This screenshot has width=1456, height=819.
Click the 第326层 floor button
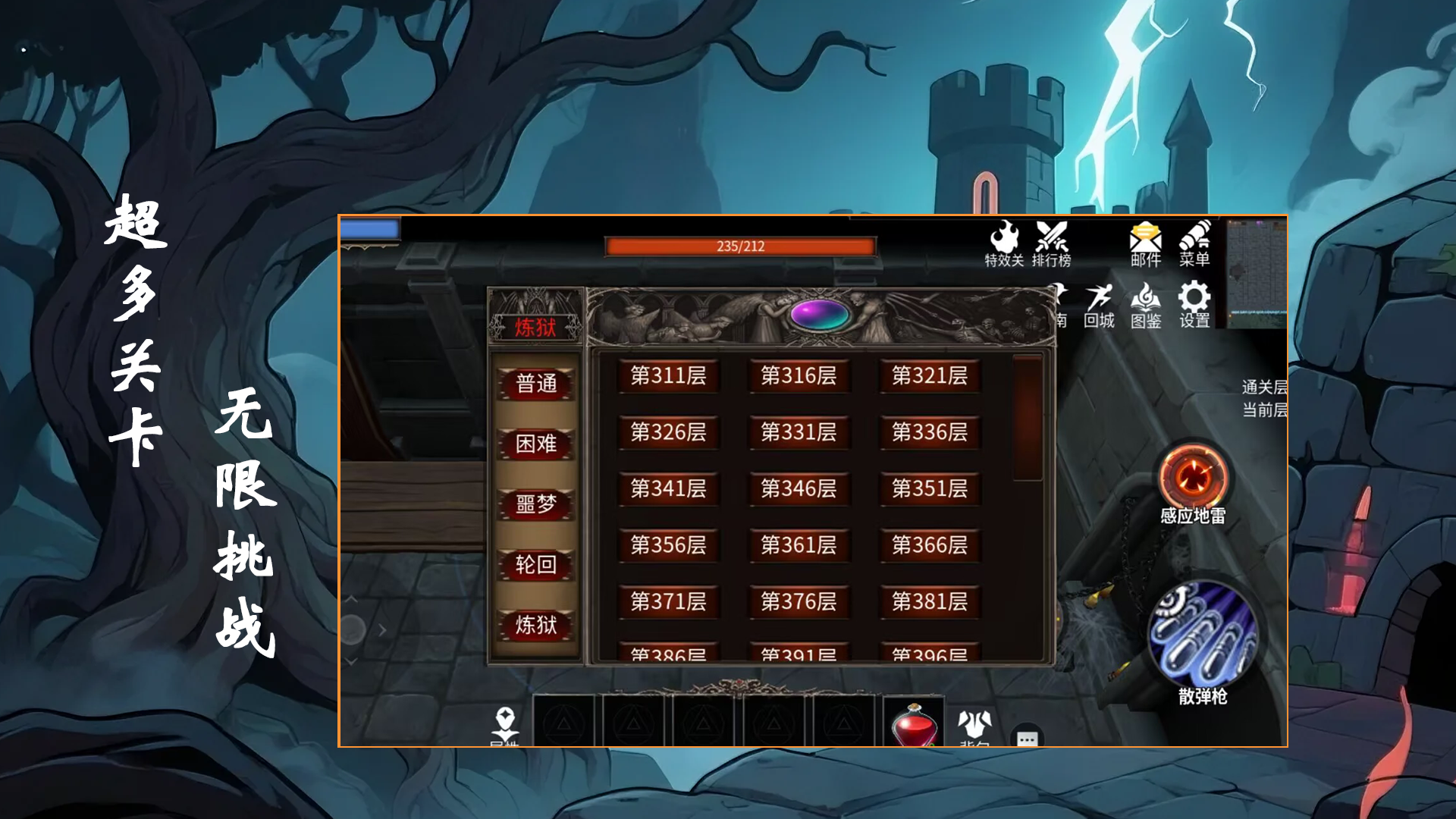coord(668,432)
